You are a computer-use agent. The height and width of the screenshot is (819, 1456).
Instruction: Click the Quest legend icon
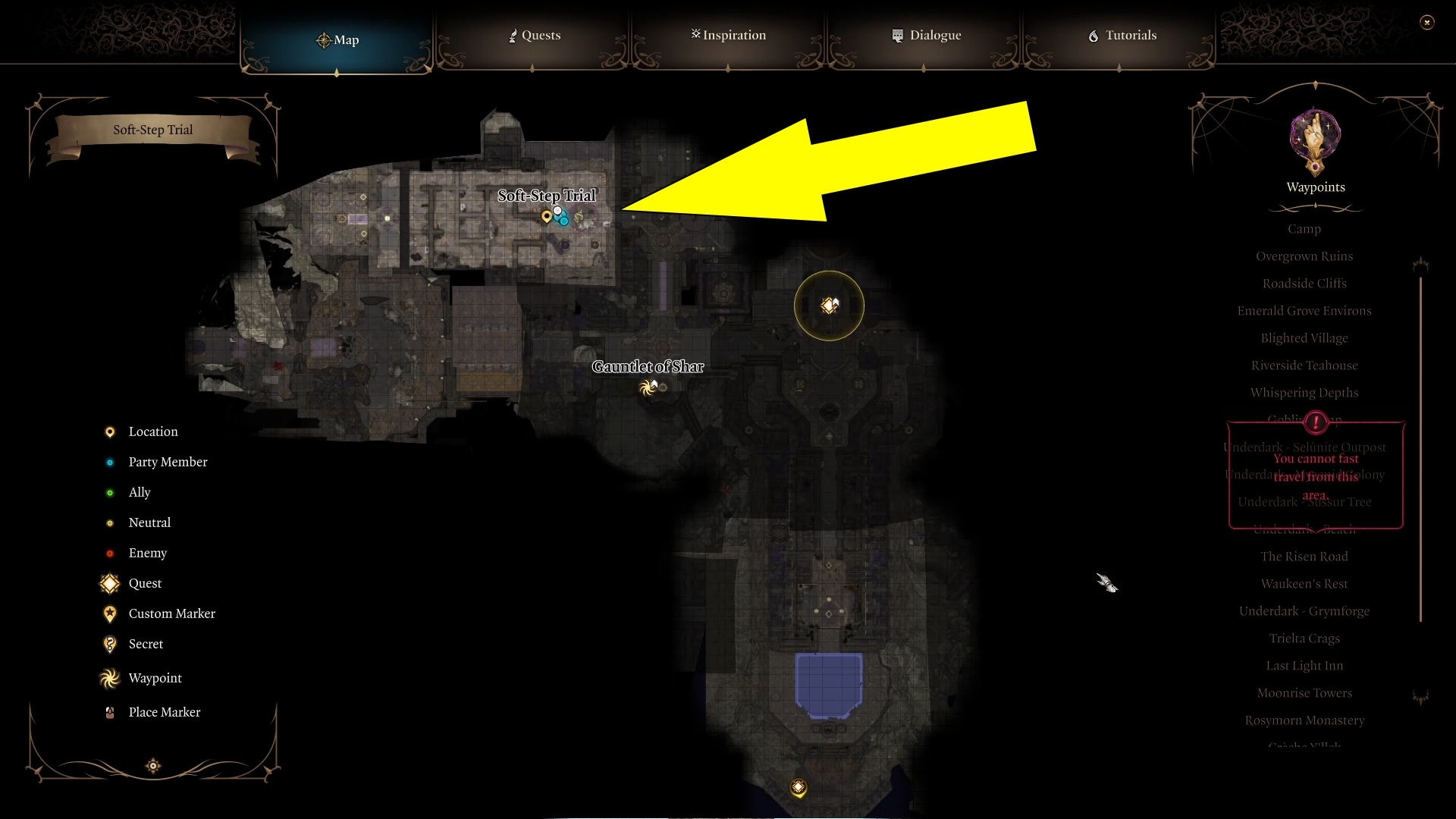tap(109, 583)
